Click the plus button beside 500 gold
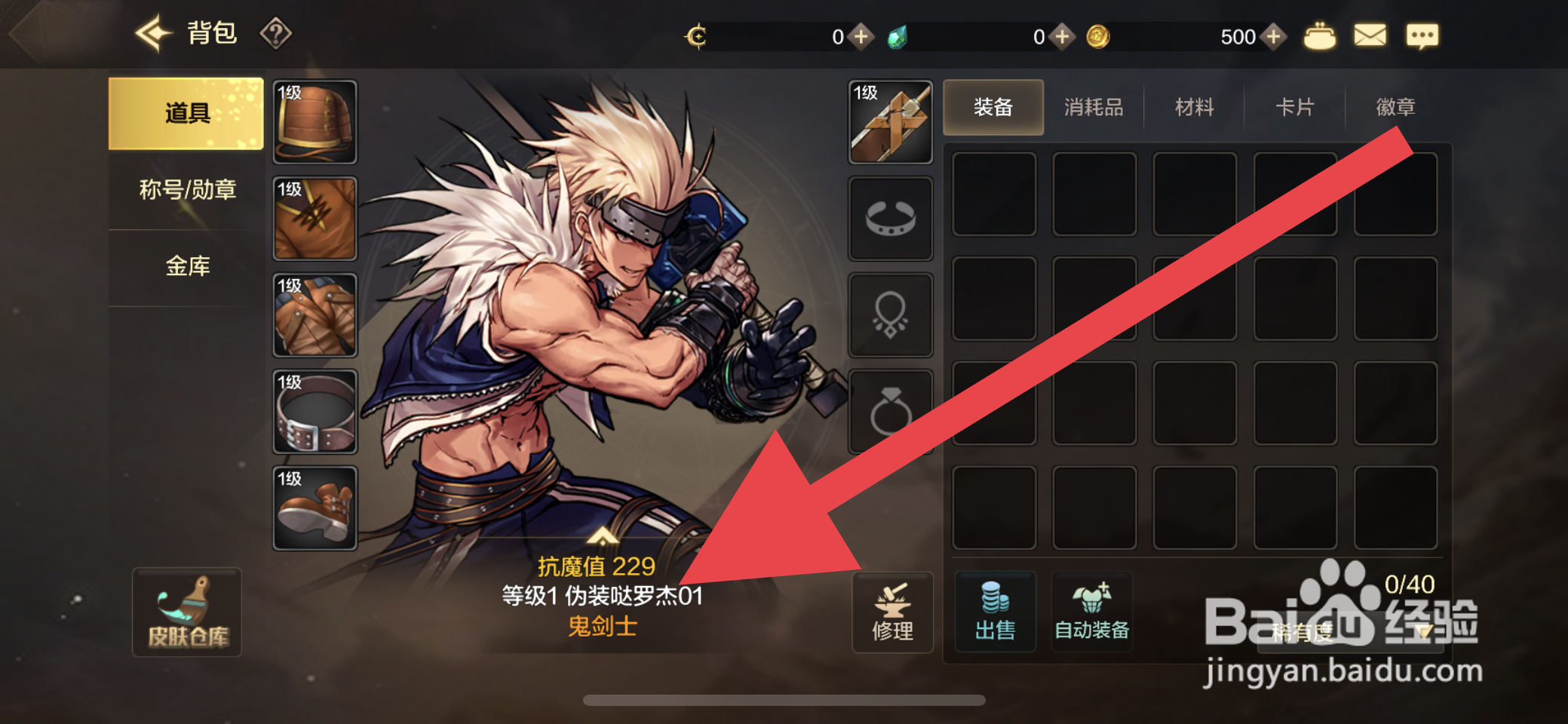 pyautogui.click(x=1274, y=35)
